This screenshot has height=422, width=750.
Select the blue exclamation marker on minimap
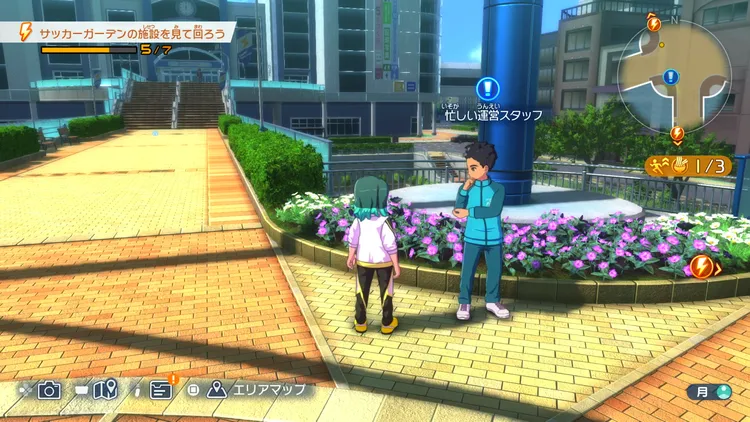point(670,76)
